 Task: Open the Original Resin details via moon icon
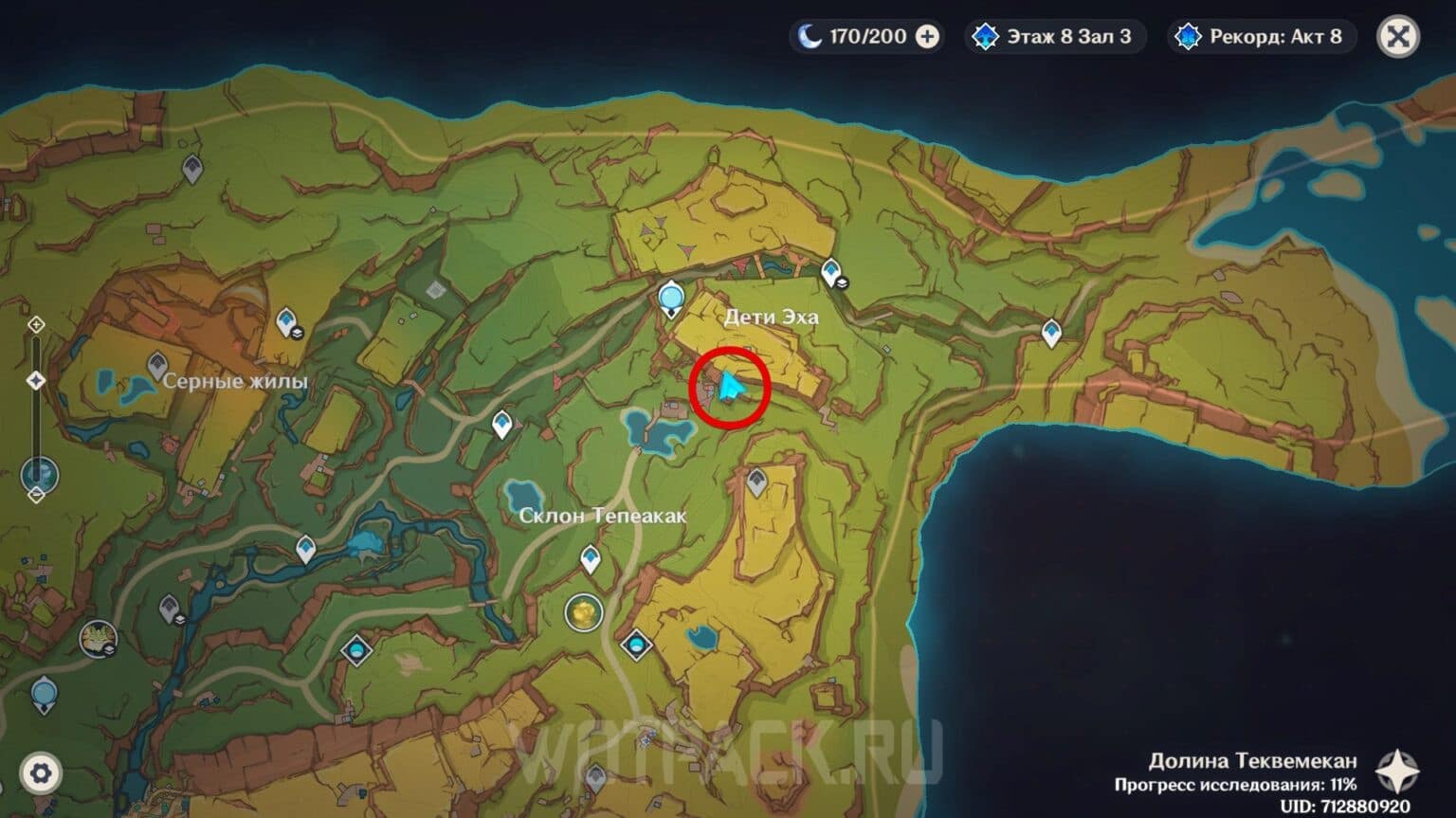tap(810, 36)
